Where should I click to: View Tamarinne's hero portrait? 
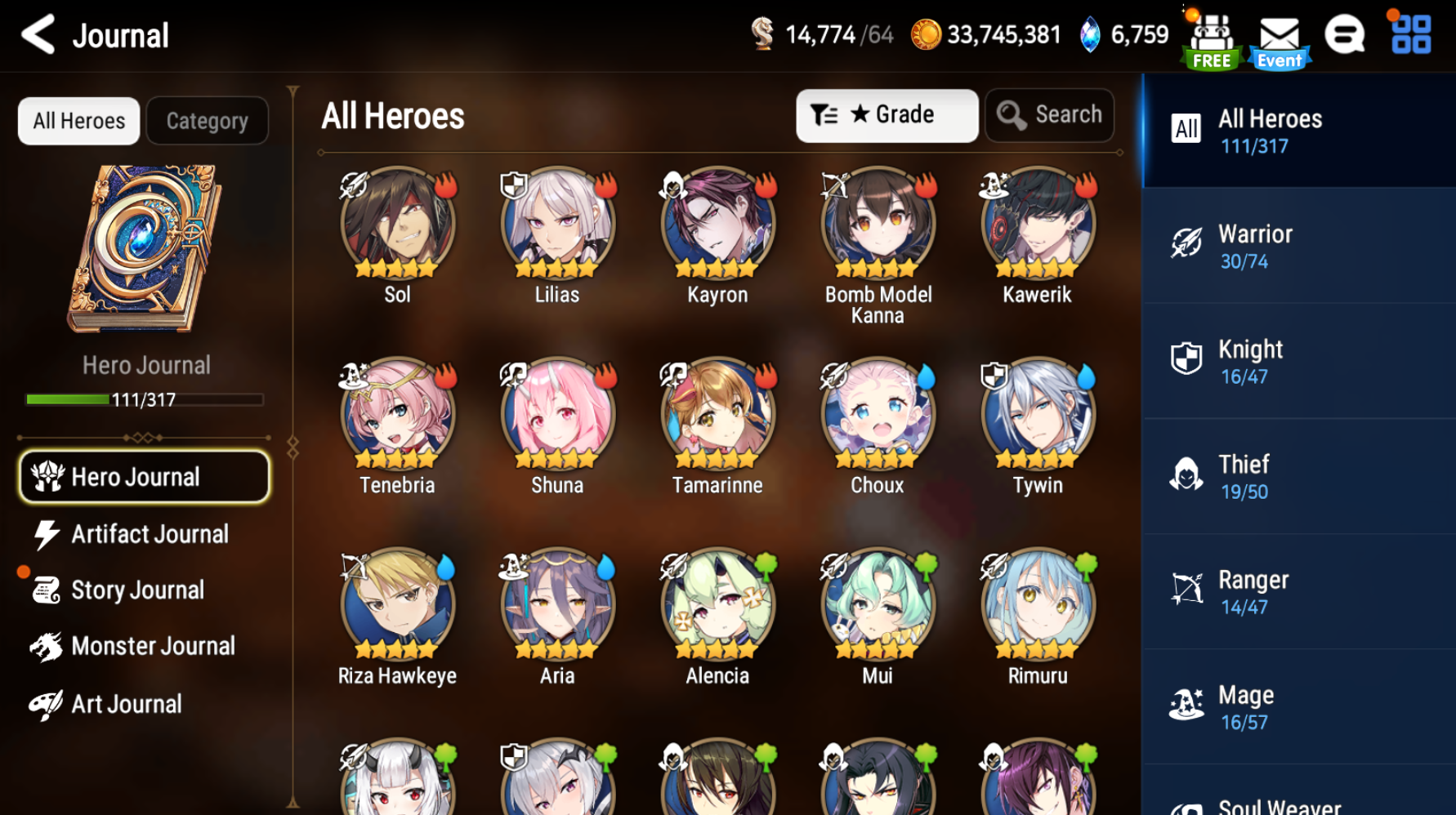(717, 416)
